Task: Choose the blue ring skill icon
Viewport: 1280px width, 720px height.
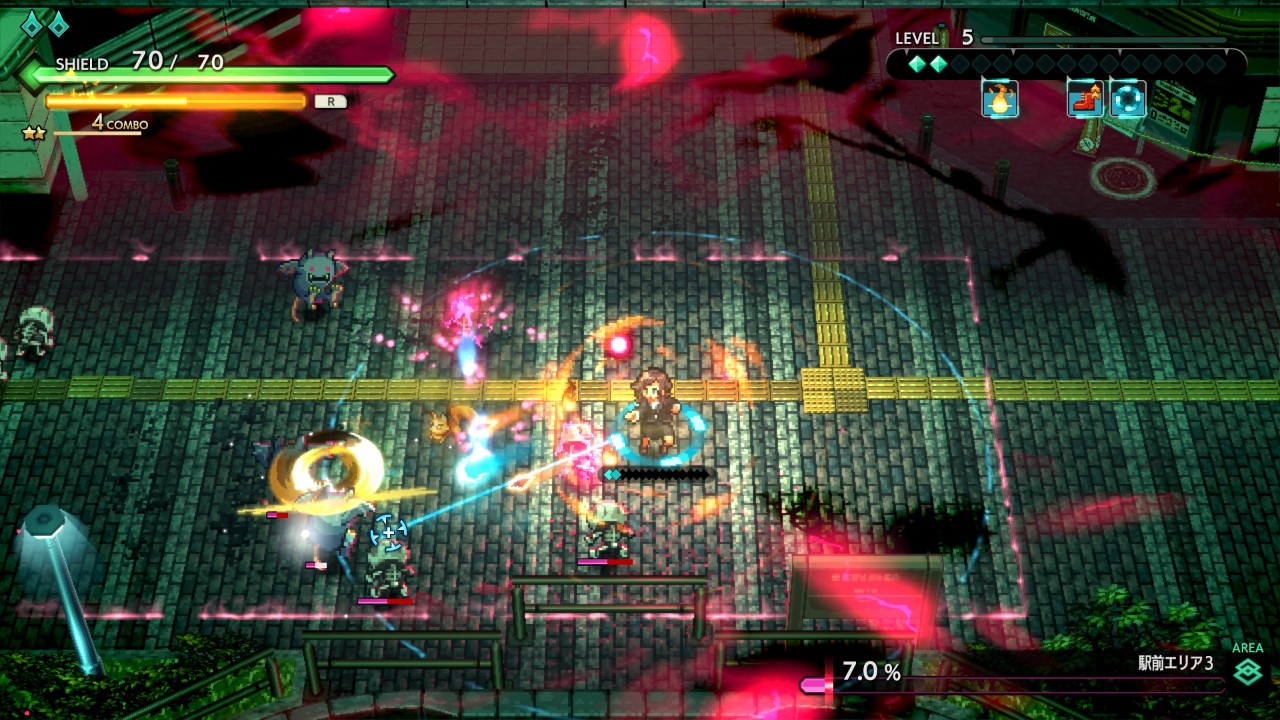Action: pos(1127,99)
